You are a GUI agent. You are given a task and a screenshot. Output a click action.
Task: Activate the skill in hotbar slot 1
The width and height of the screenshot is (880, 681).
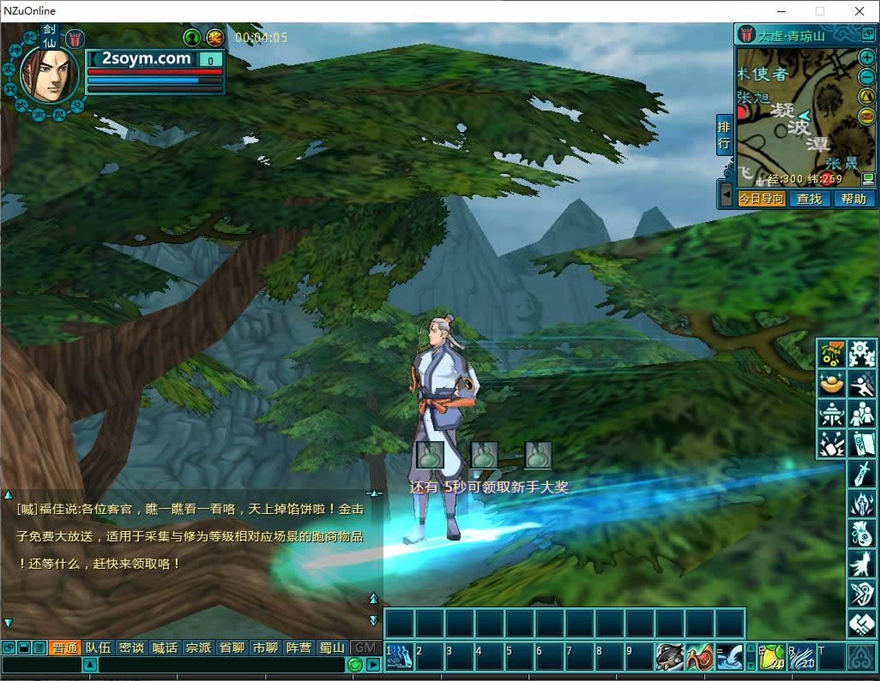(399, 656)
